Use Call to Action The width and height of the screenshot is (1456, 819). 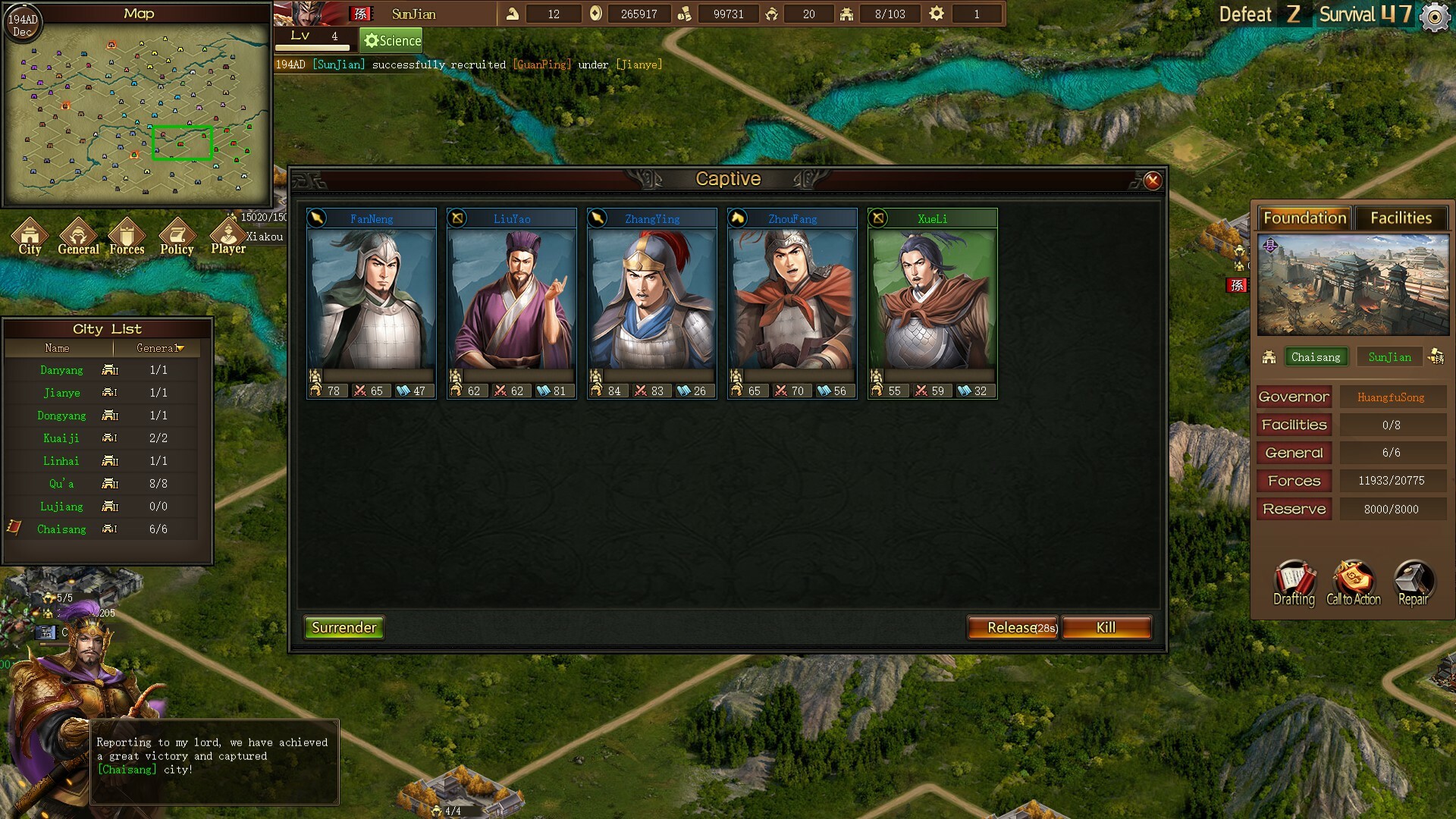tap(1354, 583)
